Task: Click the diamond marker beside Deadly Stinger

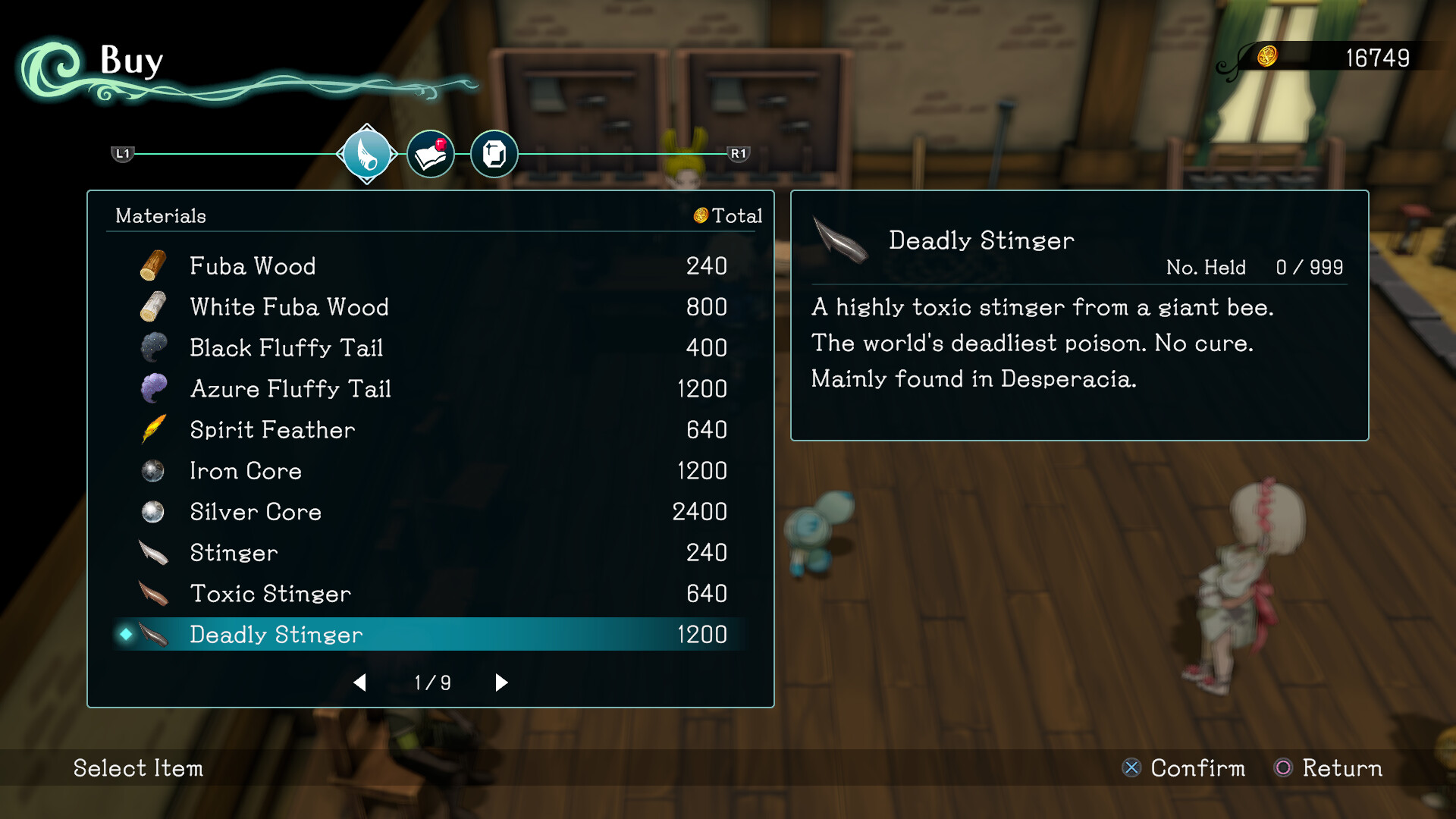Action: click(127, 635)
